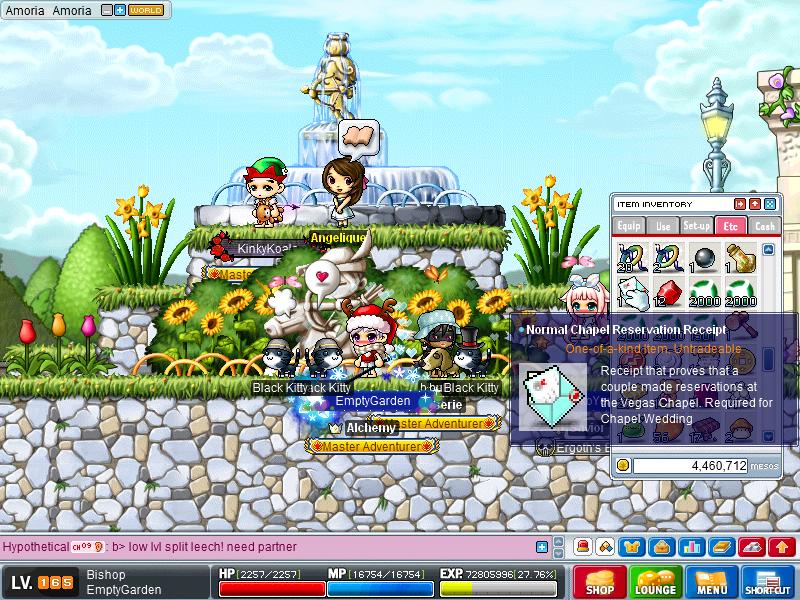This screenshot has width=800, height=600.
Task: Show the Cash inventory tab
Action: point(764,226)
